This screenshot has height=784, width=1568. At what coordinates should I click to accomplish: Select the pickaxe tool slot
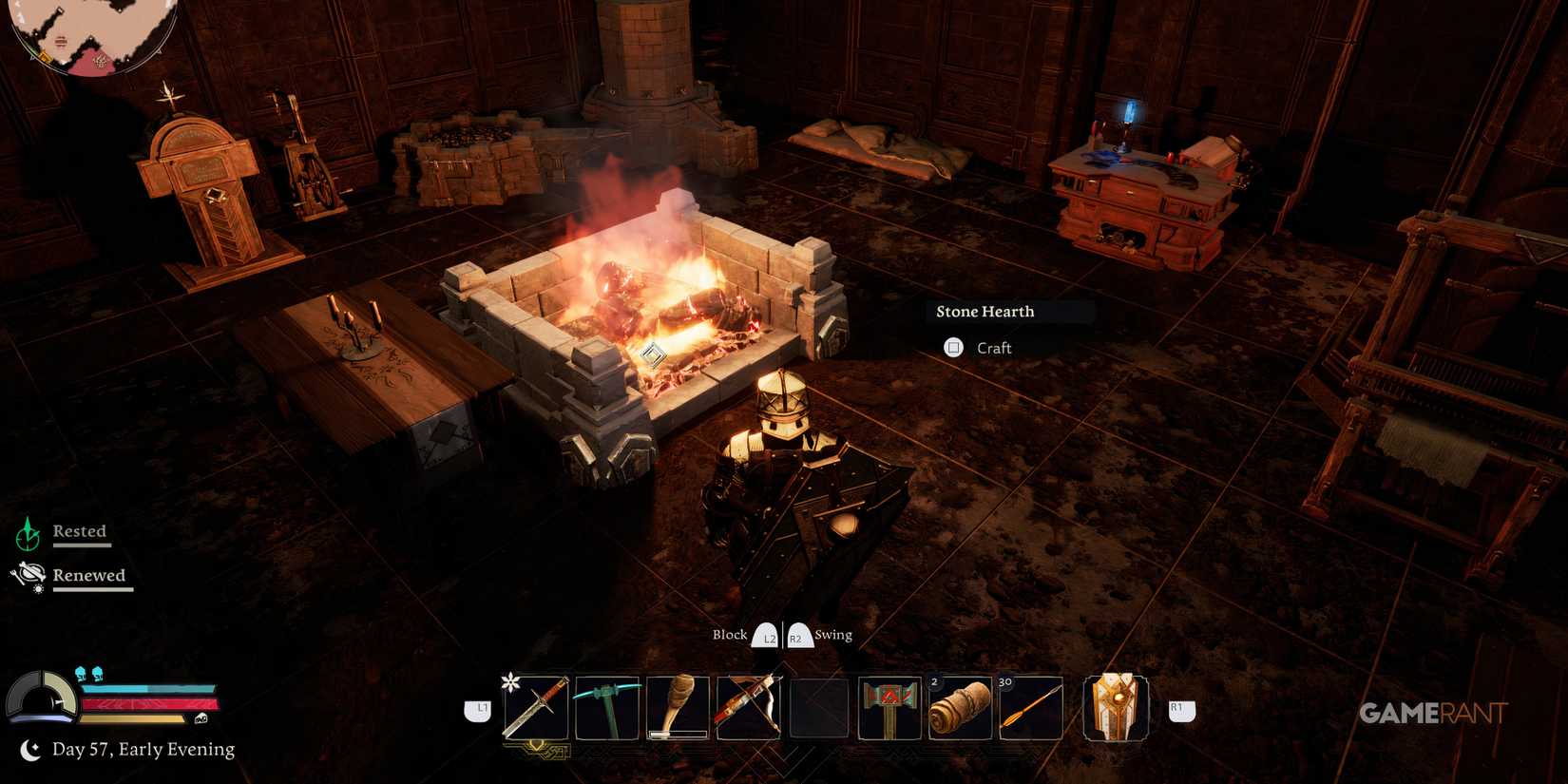point(606,706)
